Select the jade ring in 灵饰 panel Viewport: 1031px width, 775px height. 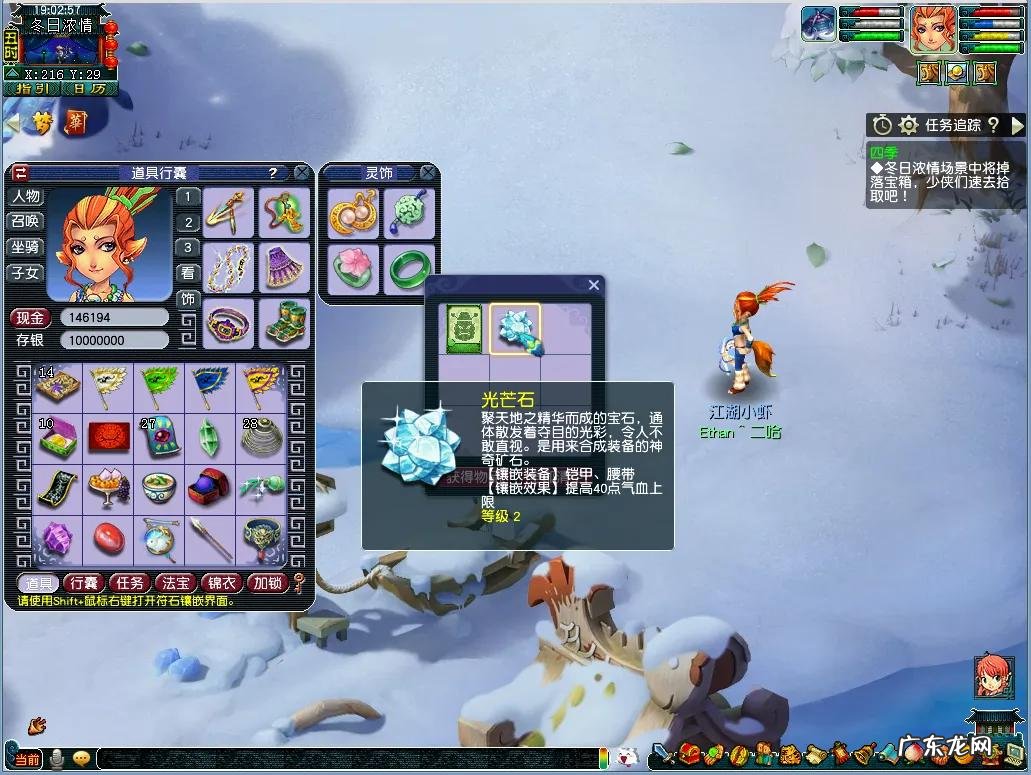click(408, 268)
